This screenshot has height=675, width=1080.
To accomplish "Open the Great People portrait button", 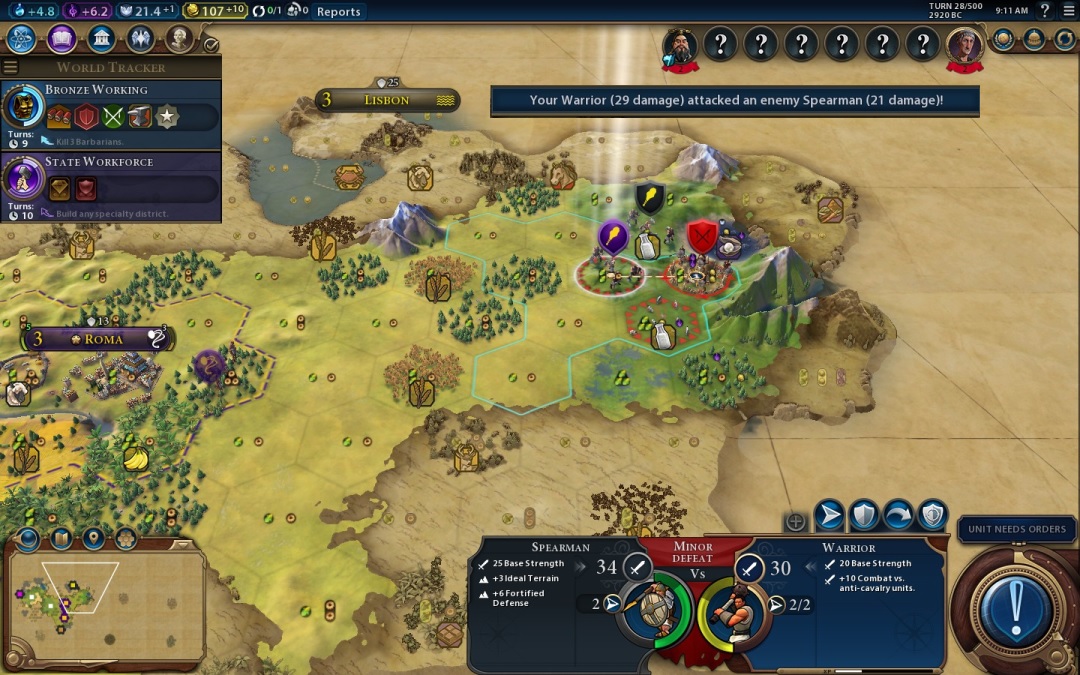I will pos(179,39).
